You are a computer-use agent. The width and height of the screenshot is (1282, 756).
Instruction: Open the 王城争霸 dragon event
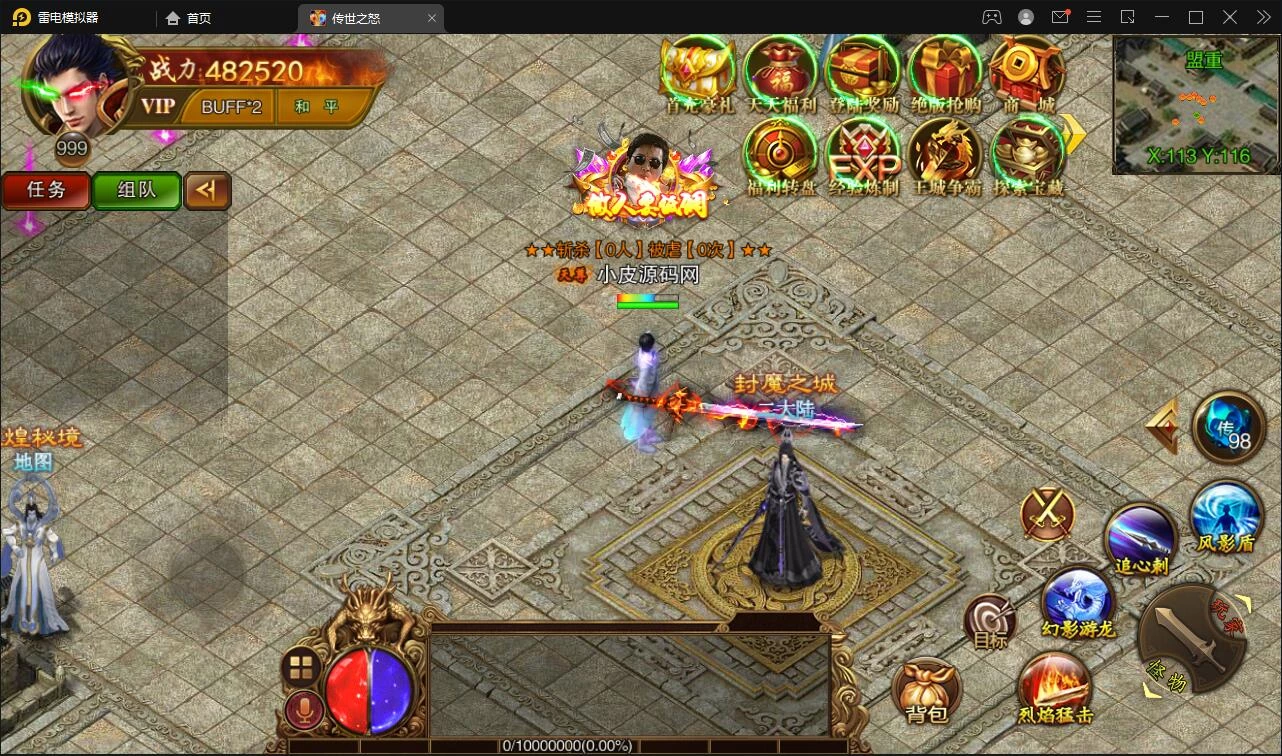945,154
